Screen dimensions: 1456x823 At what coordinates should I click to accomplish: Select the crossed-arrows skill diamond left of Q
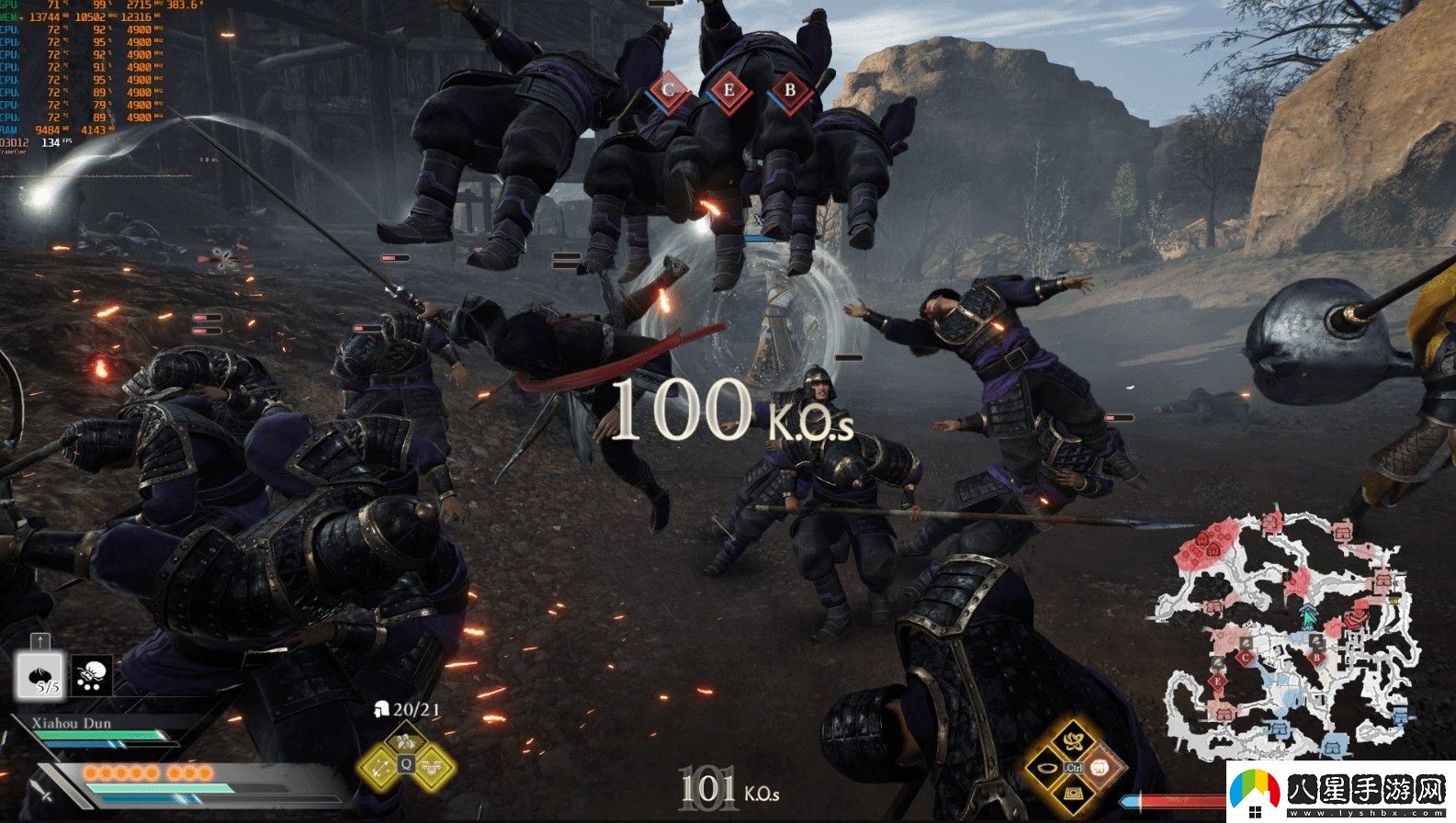click(x=379, y=768)
